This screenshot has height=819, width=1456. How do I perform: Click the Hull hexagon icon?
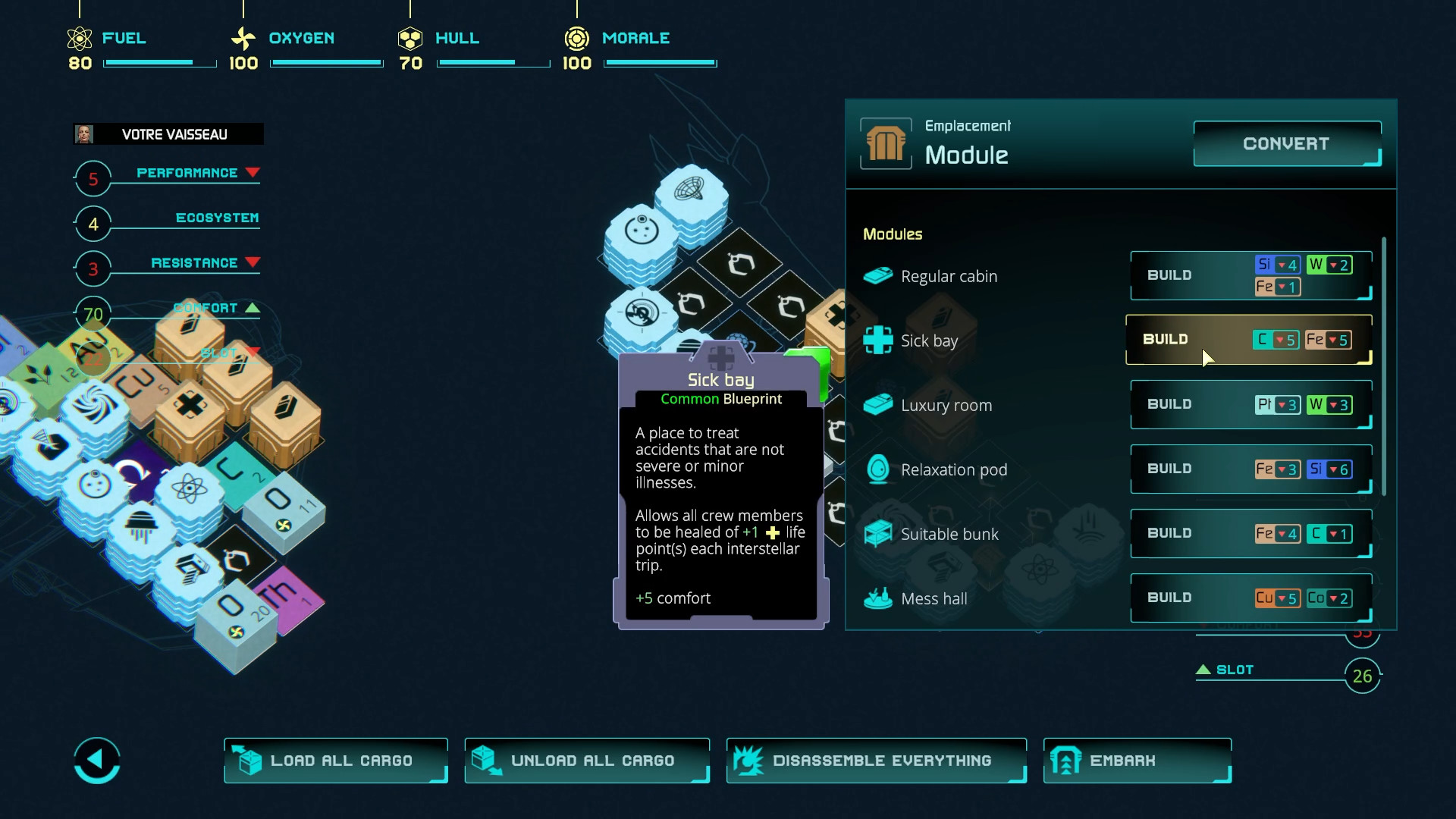[411, 37]
